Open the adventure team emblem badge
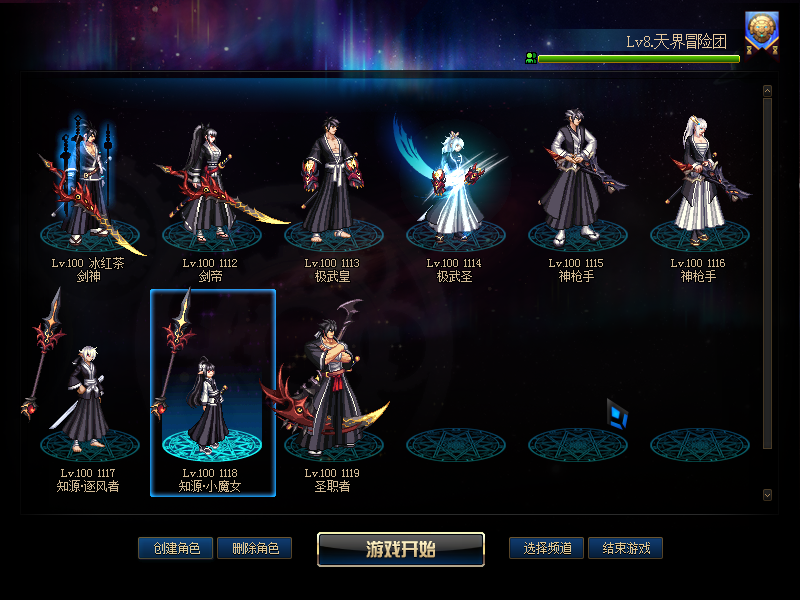This screenshot has width=800, height=600. (x=762, y=31)
